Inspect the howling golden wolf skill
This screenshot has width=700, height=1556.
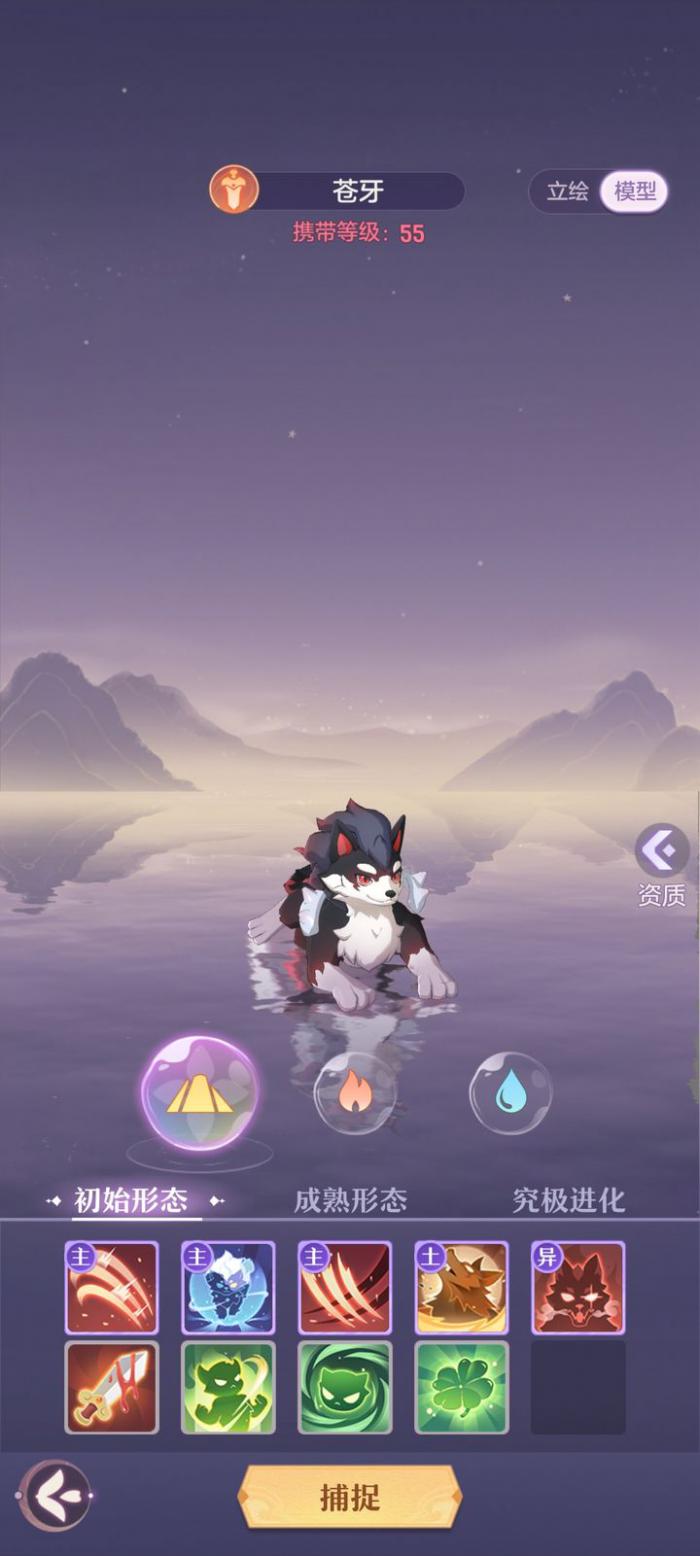[x=462, y=1288]
